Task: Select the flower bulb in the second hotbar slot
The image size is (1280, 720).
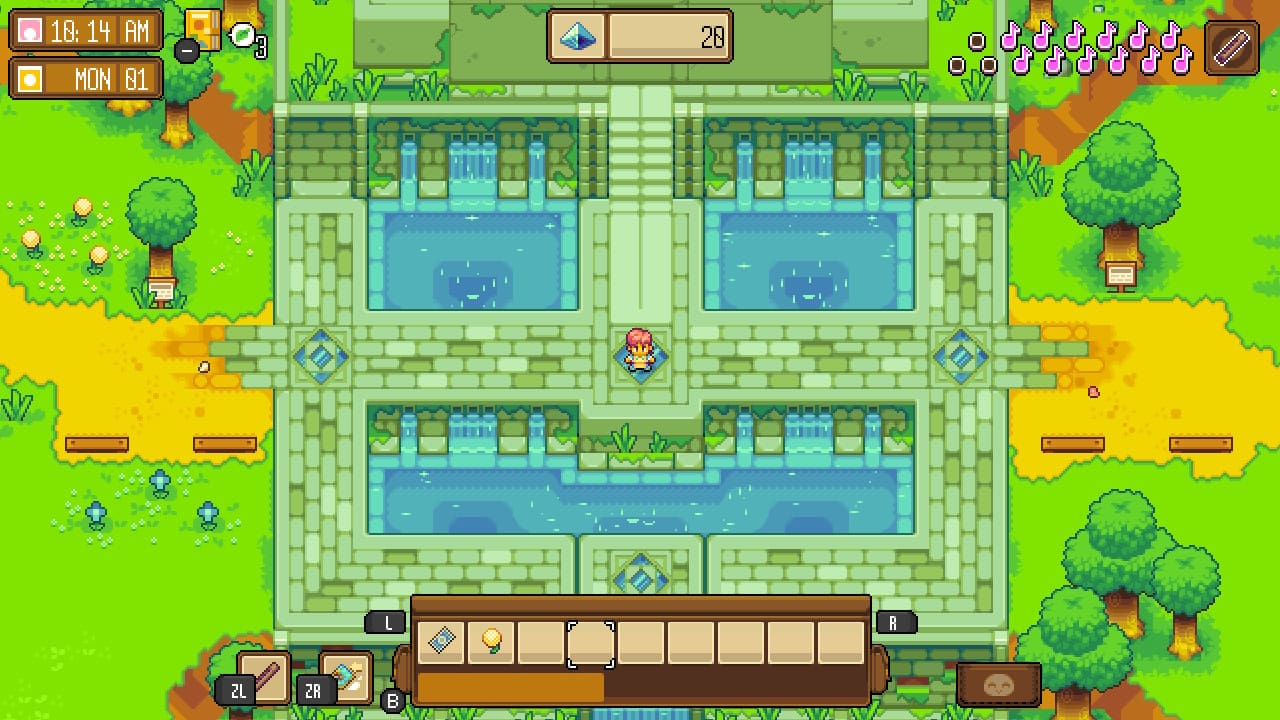Action: [x=492, y=642]
